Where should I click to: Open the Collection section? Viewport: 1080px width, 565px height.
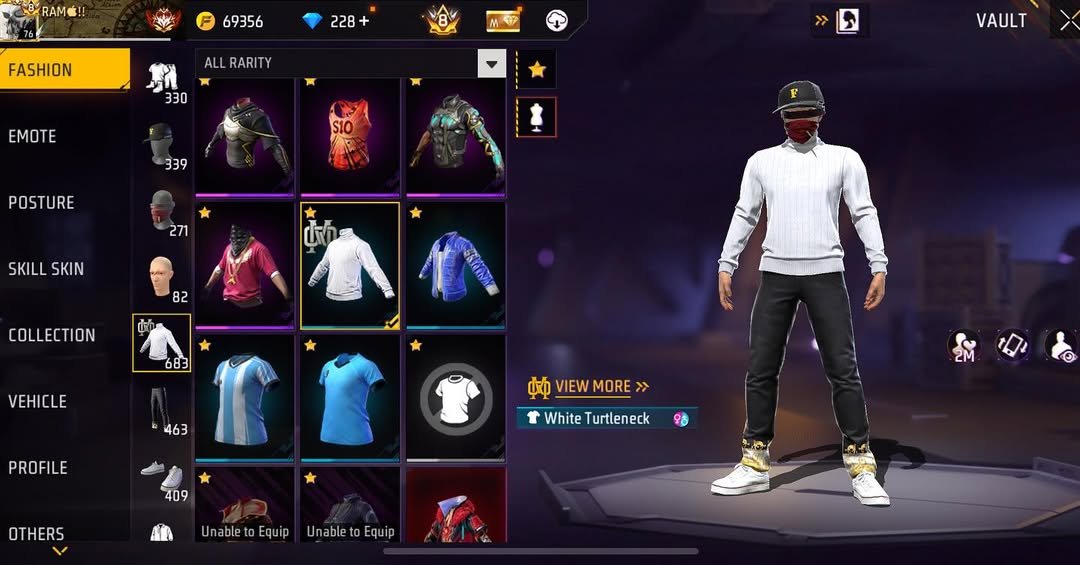click(x=52, y=335)
